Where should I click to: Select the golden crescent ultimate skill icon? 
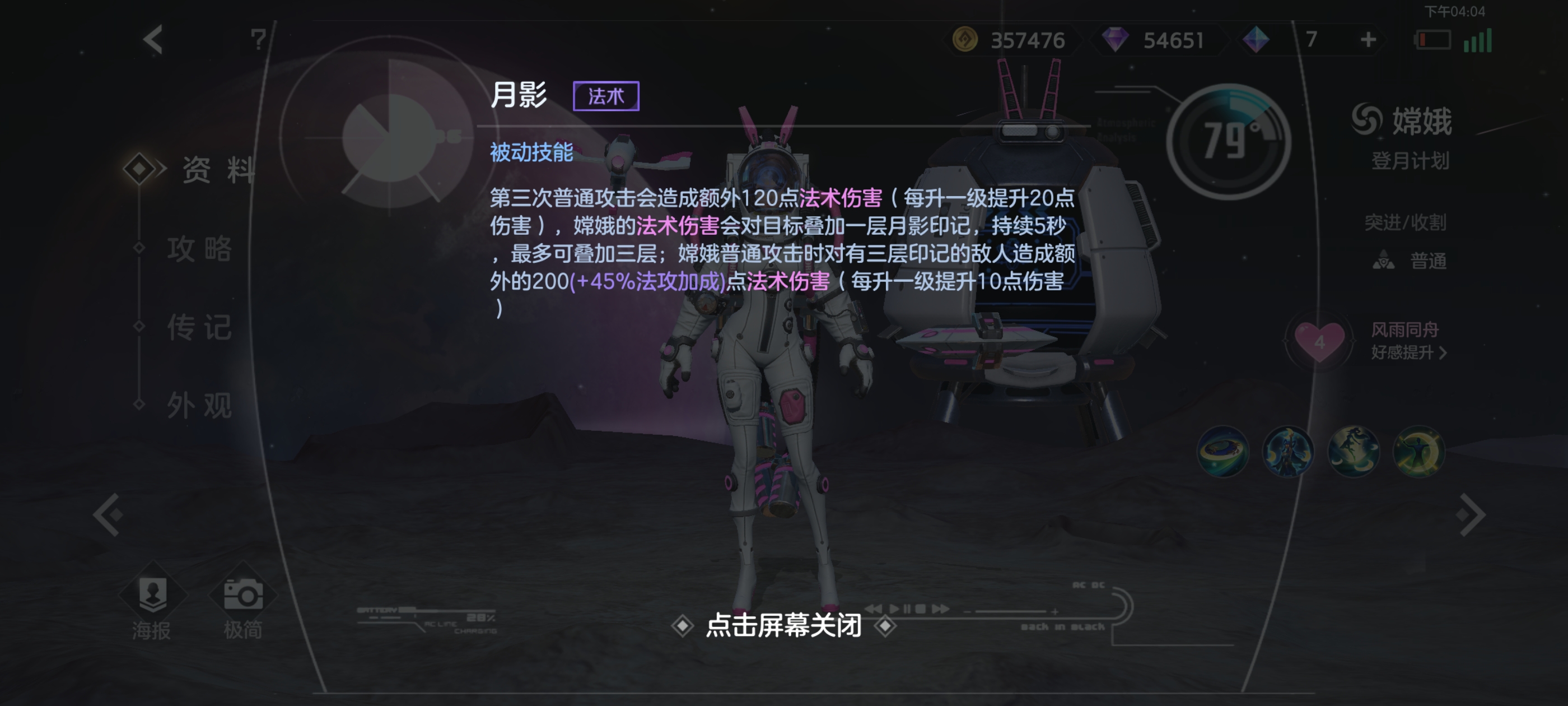1418,453
